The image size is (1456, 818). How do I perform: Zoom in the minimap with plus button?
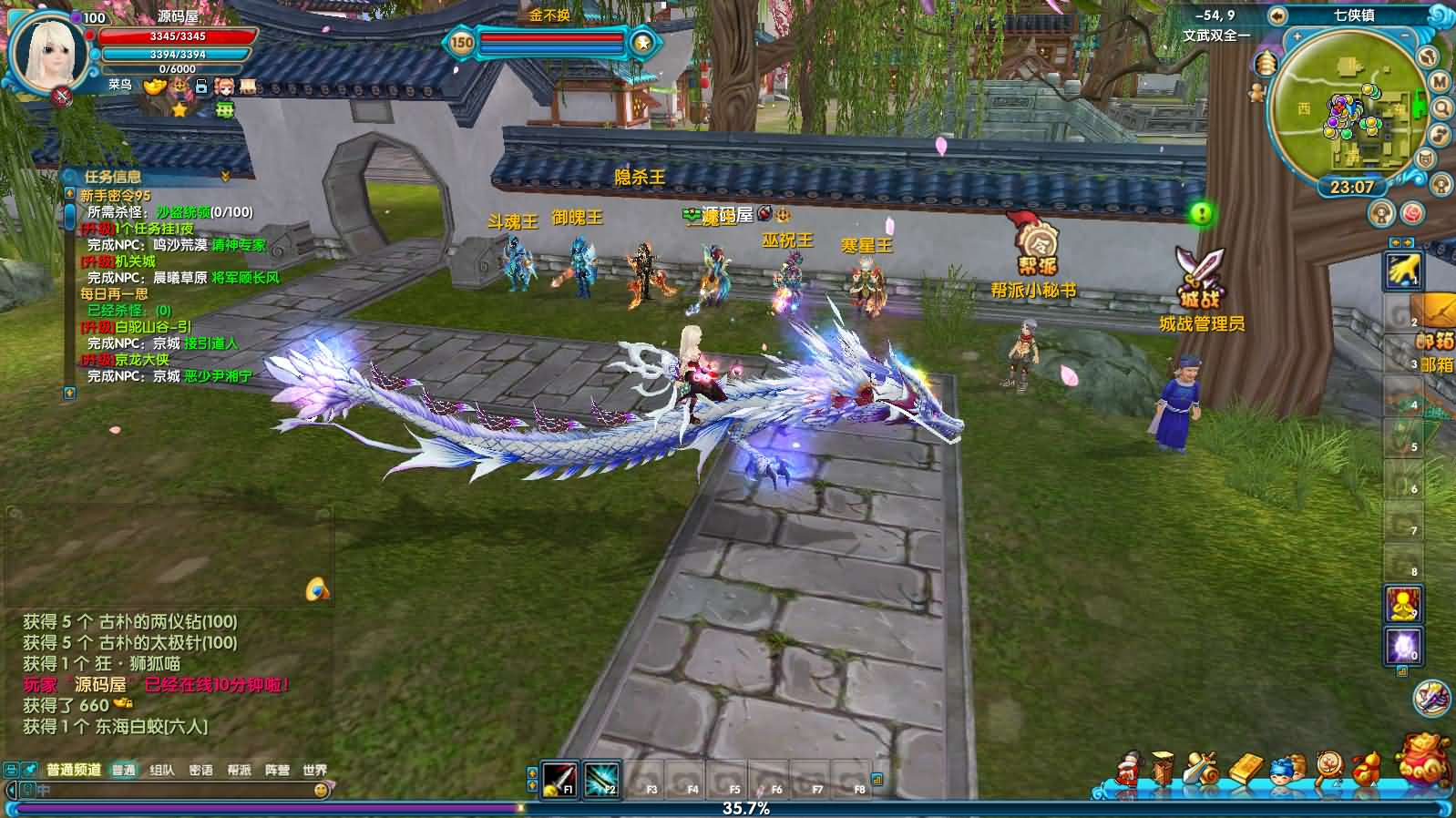coord(1297,37)
